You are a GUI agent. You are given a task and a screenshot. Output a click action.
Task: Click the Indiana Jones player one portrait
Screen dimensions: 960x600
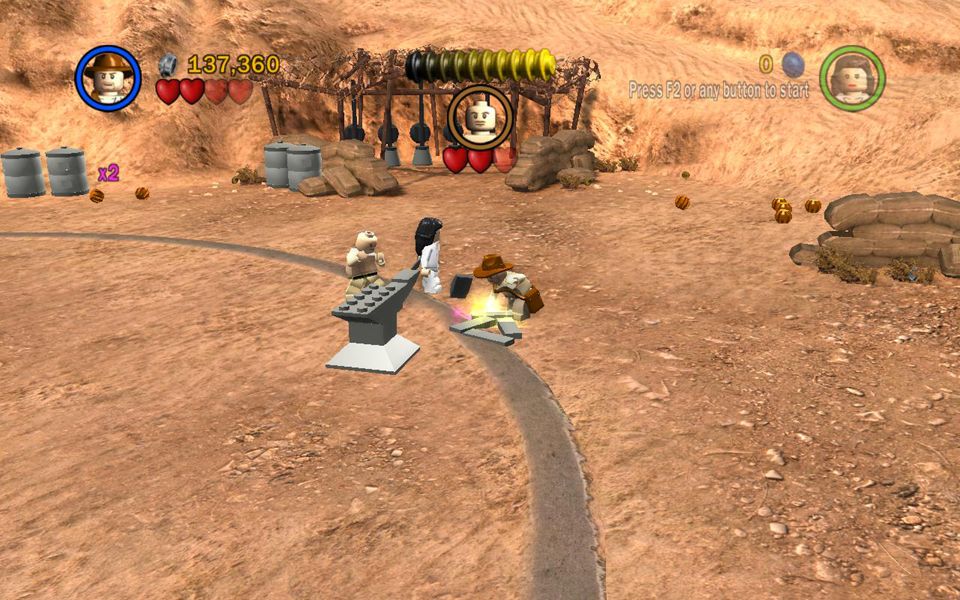pyautogui.click(x=108, y=78)
